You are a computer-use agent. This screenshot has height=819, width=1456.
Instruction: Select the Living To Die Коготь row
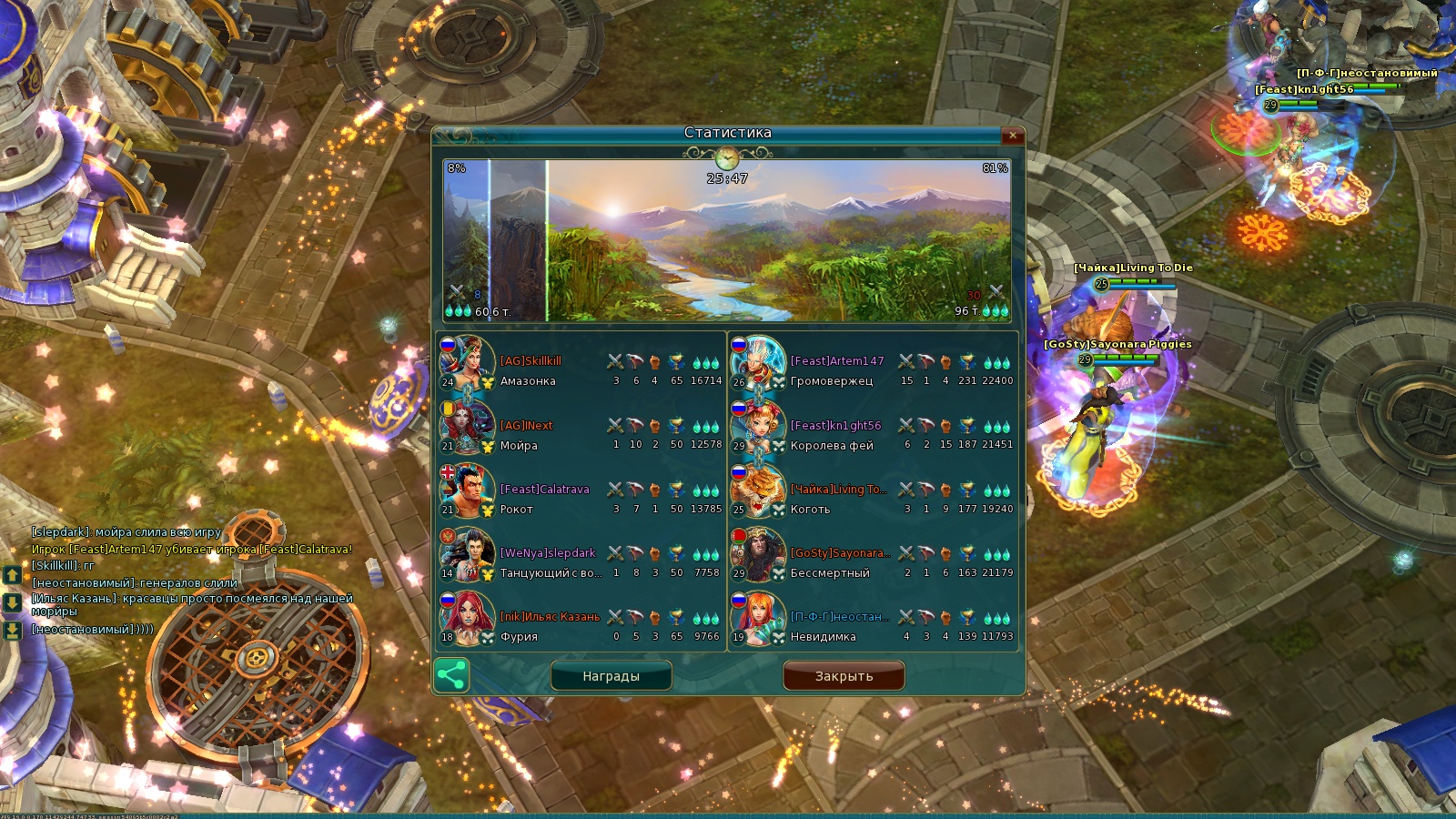pos(872,499)
